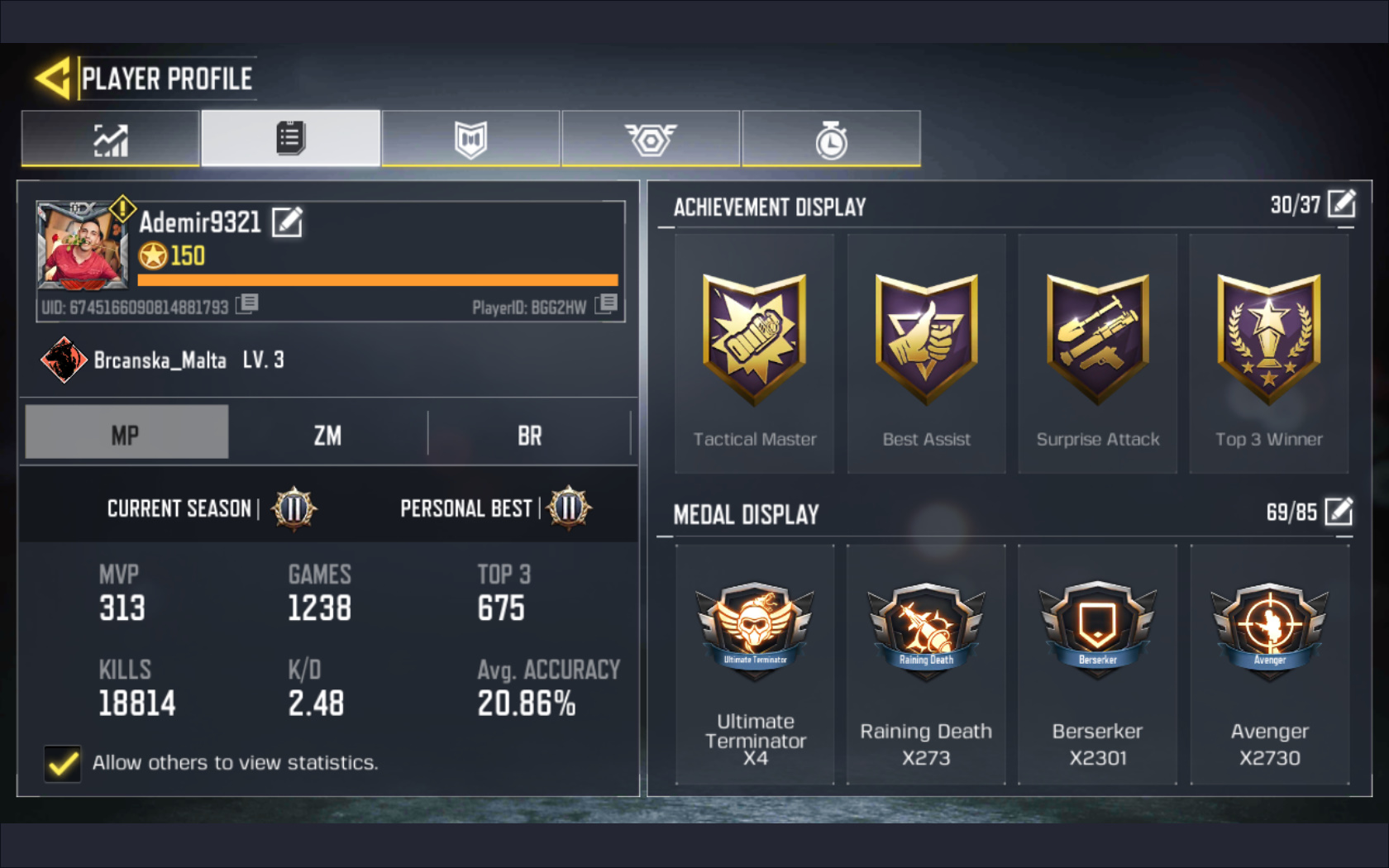Image resolution: width=1389 pixels, height=868 pixels.
Task: Open the statistics graph tab icon
Action: point(110,139)
